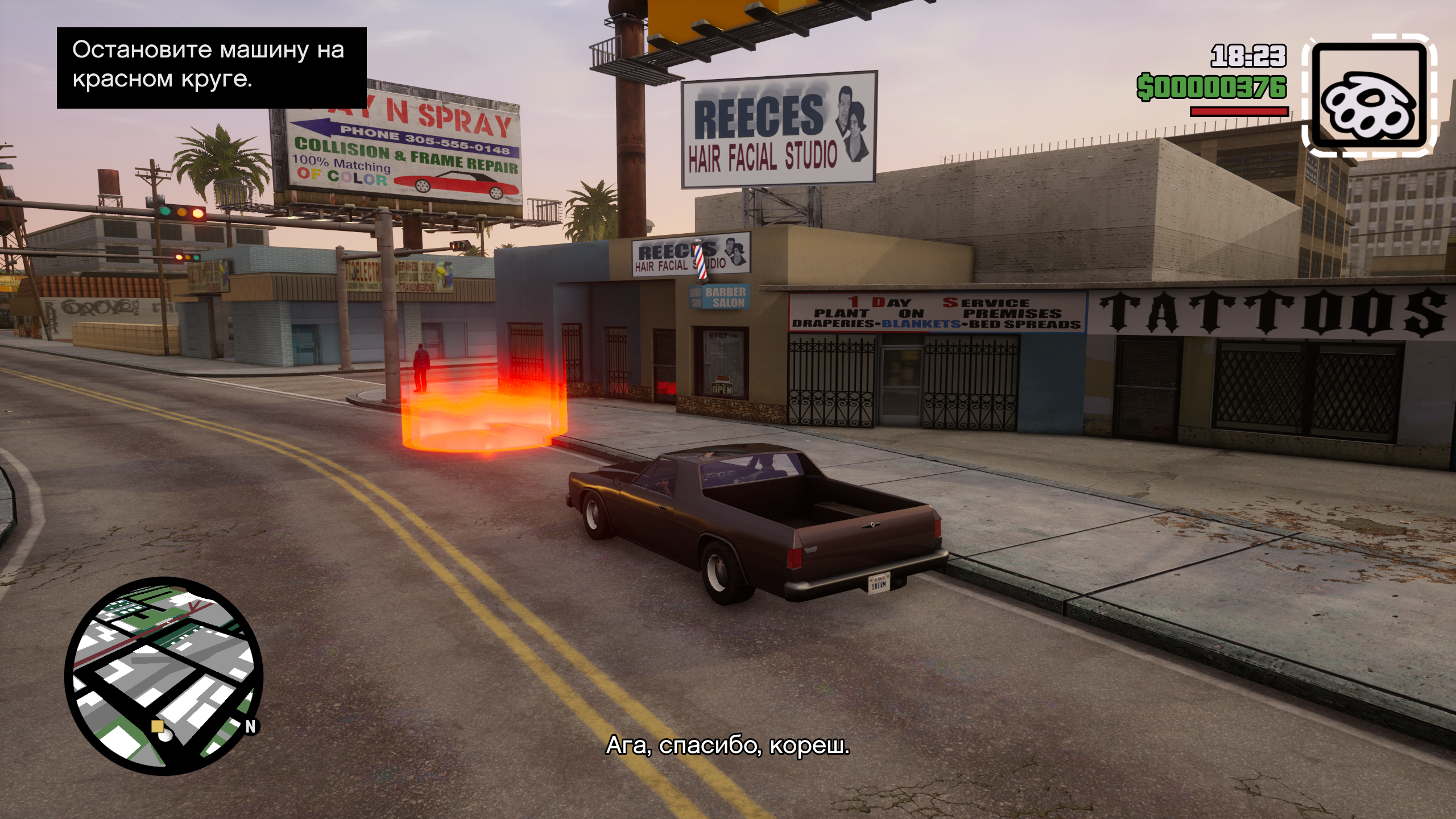Click the mission objective hint box

(x=212, y=67)
